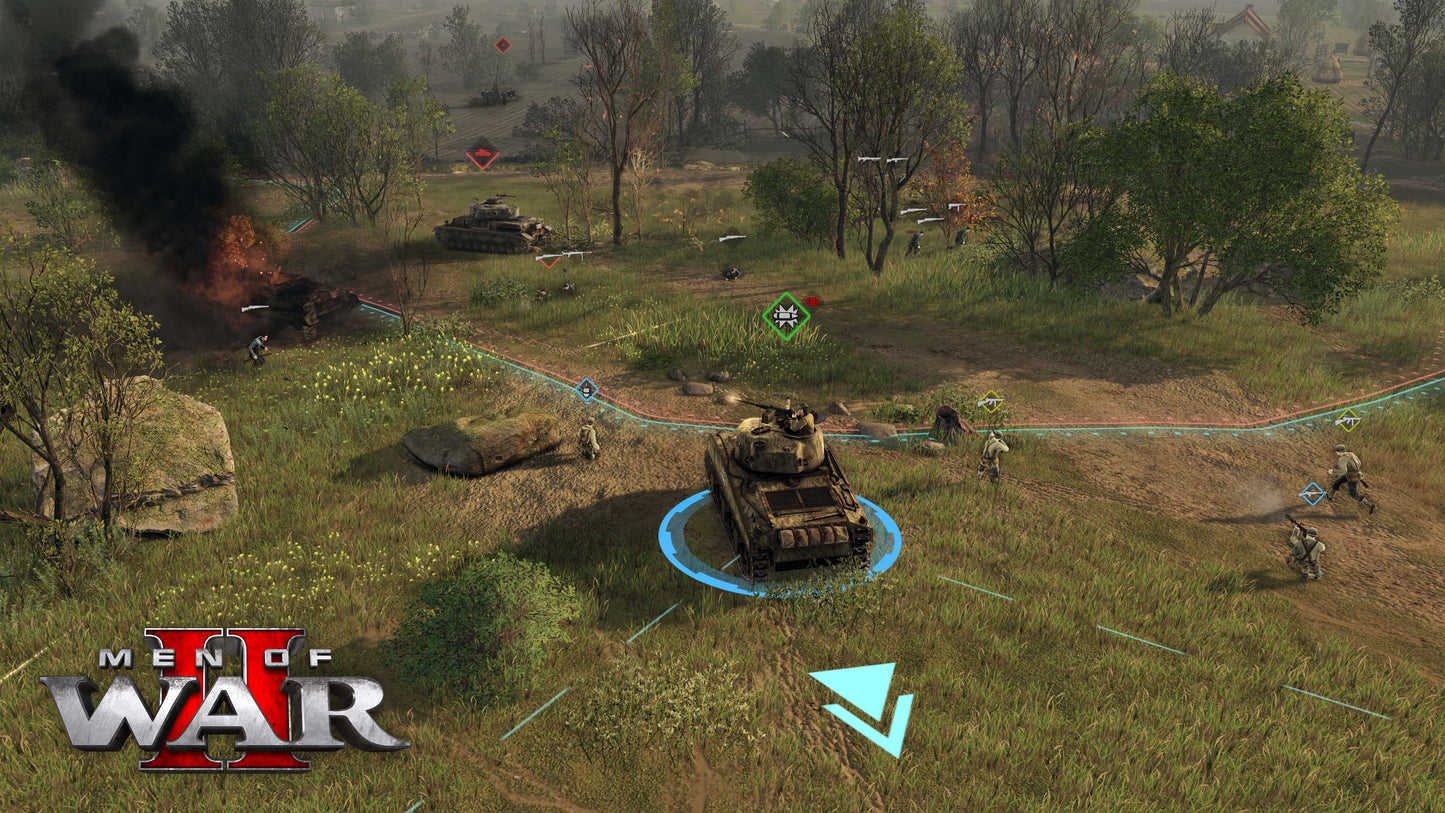This screenshot has height=813, width=1445.
Task: Click the yellow SMG squad diamond marker
Action: pos(990,401)
